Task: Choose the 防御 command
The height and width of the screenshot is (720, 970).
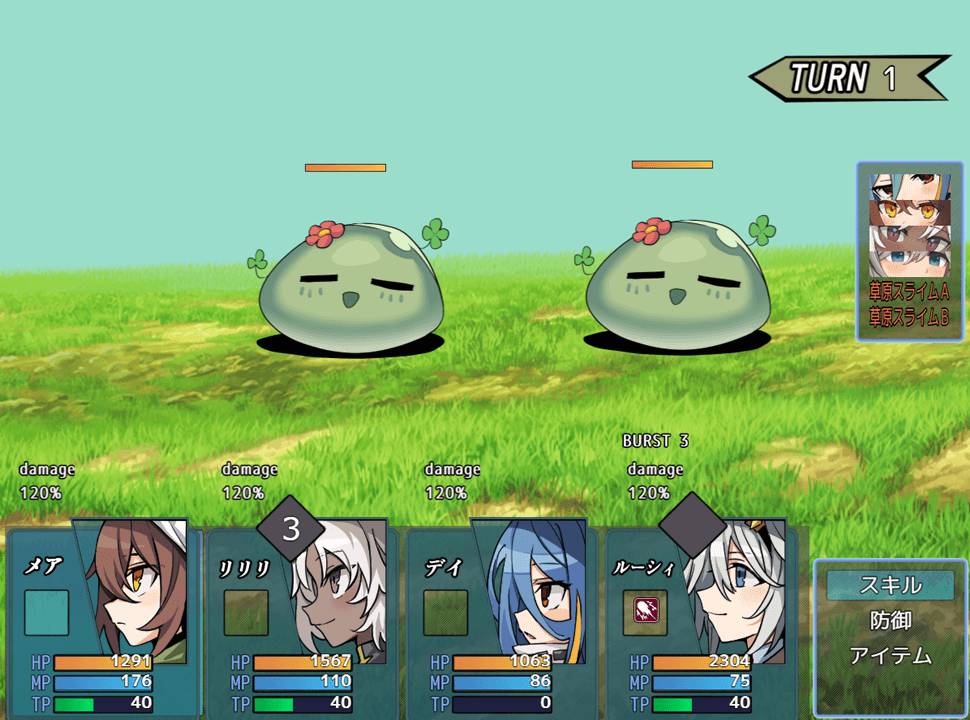Action: [890, 621]
